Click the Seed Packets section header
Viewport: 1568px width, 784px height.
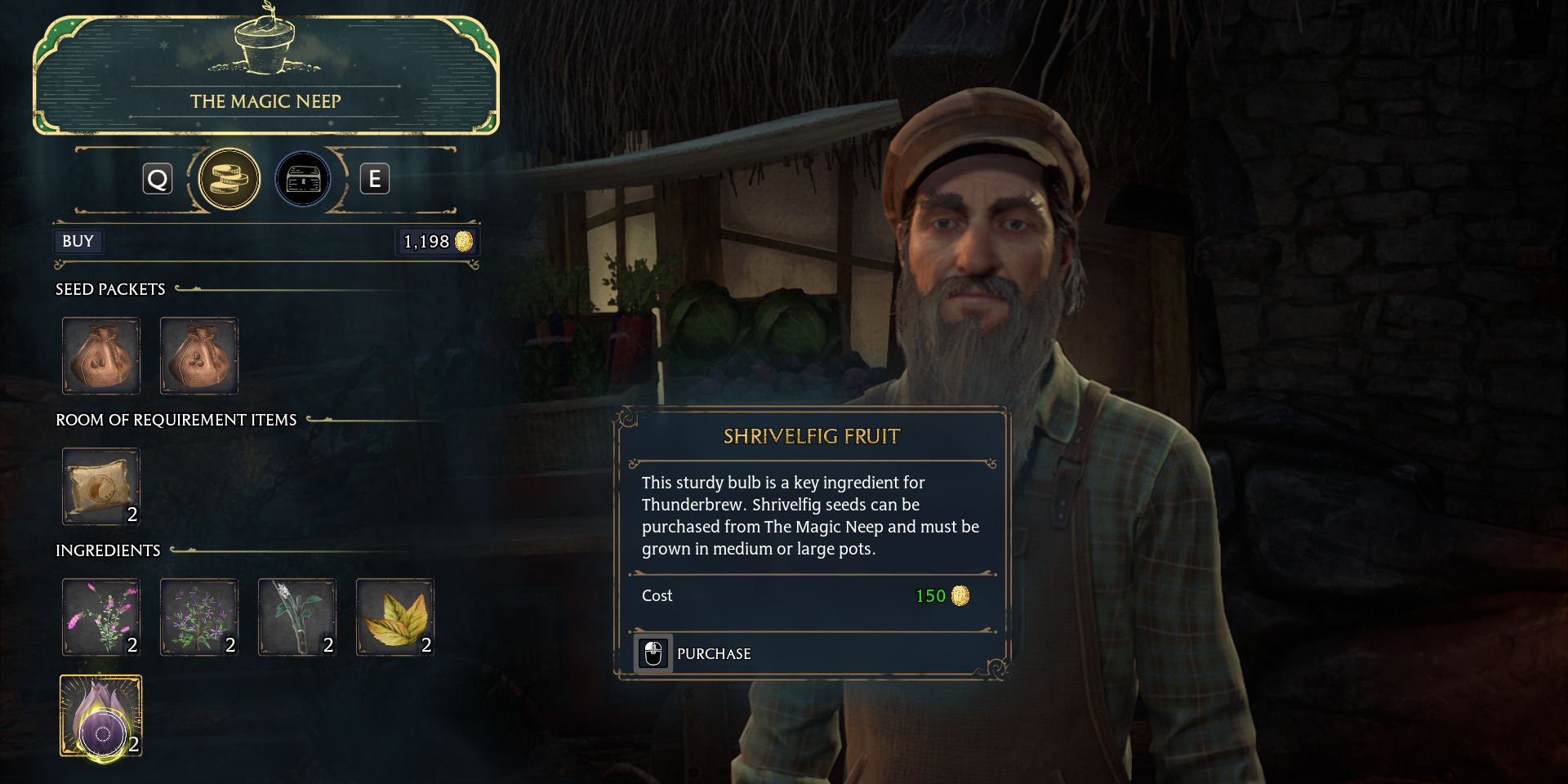coord(109,289)
